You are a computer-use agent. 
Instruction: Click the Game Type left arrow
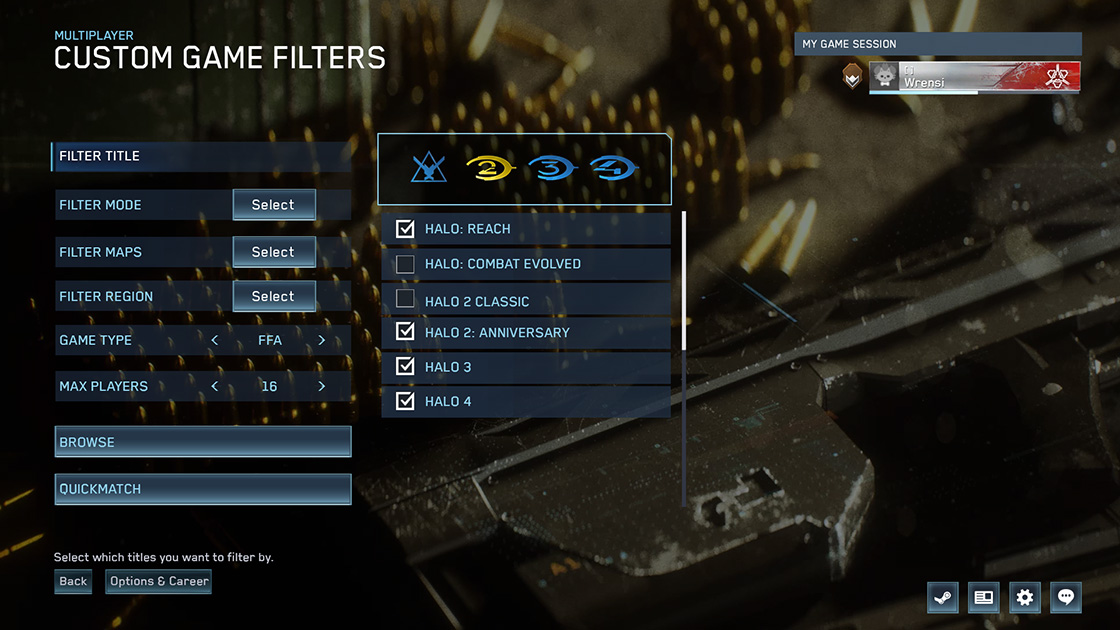[x=215, y=340]
